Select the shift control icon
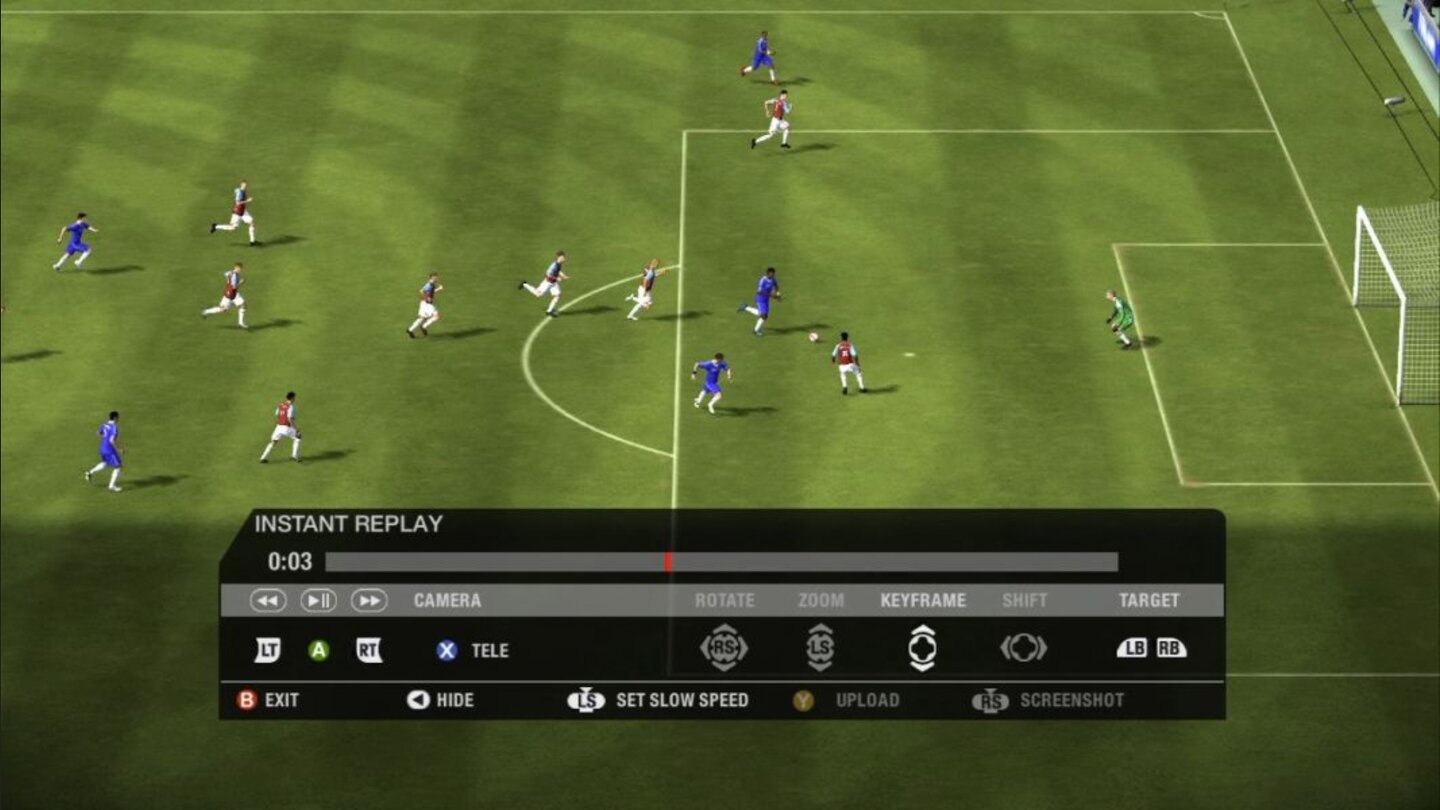This screenshot has height=810, width=1440. tap(1022, 648)
